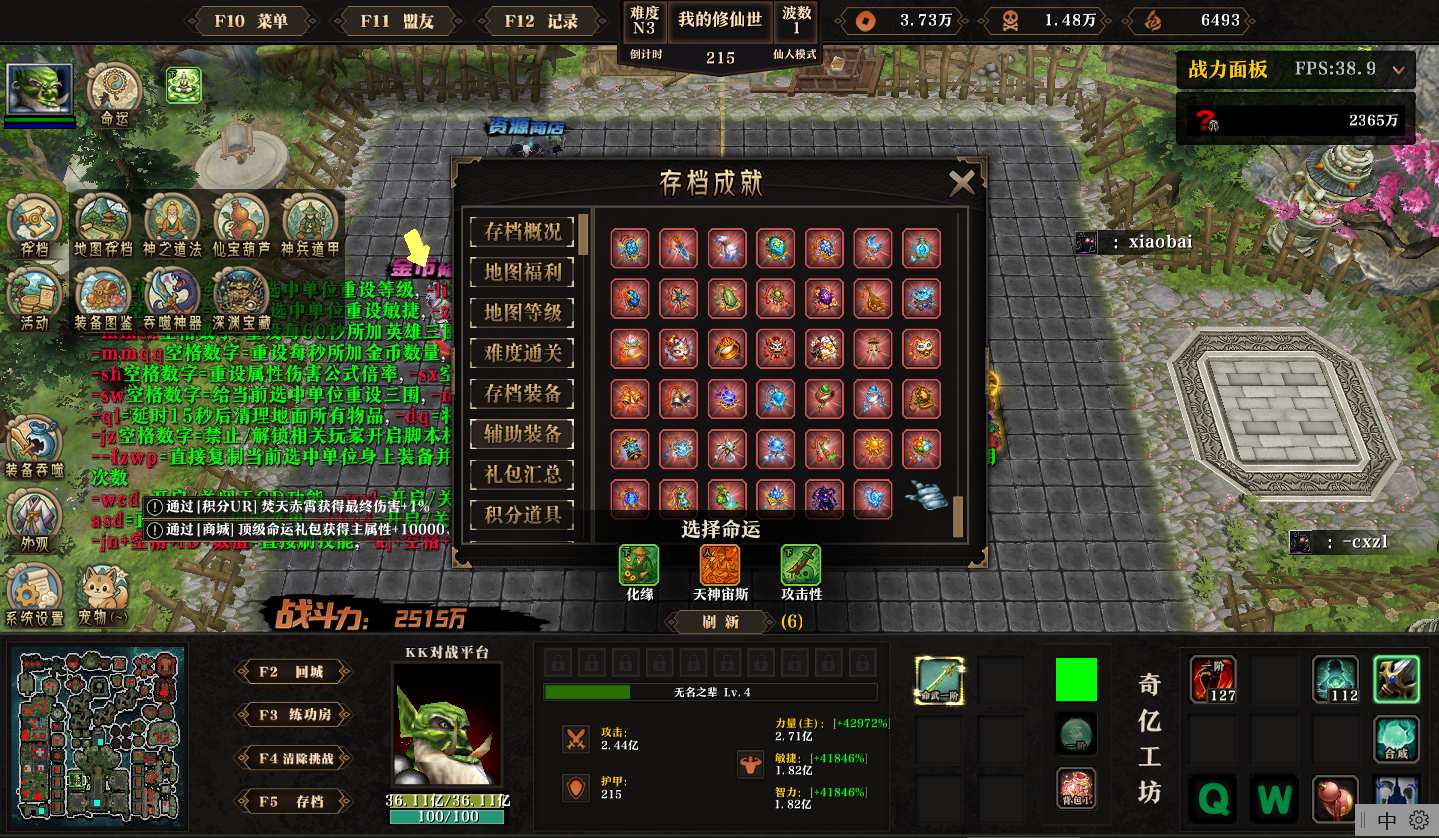Close the 存档成就 window

(961, 182)
